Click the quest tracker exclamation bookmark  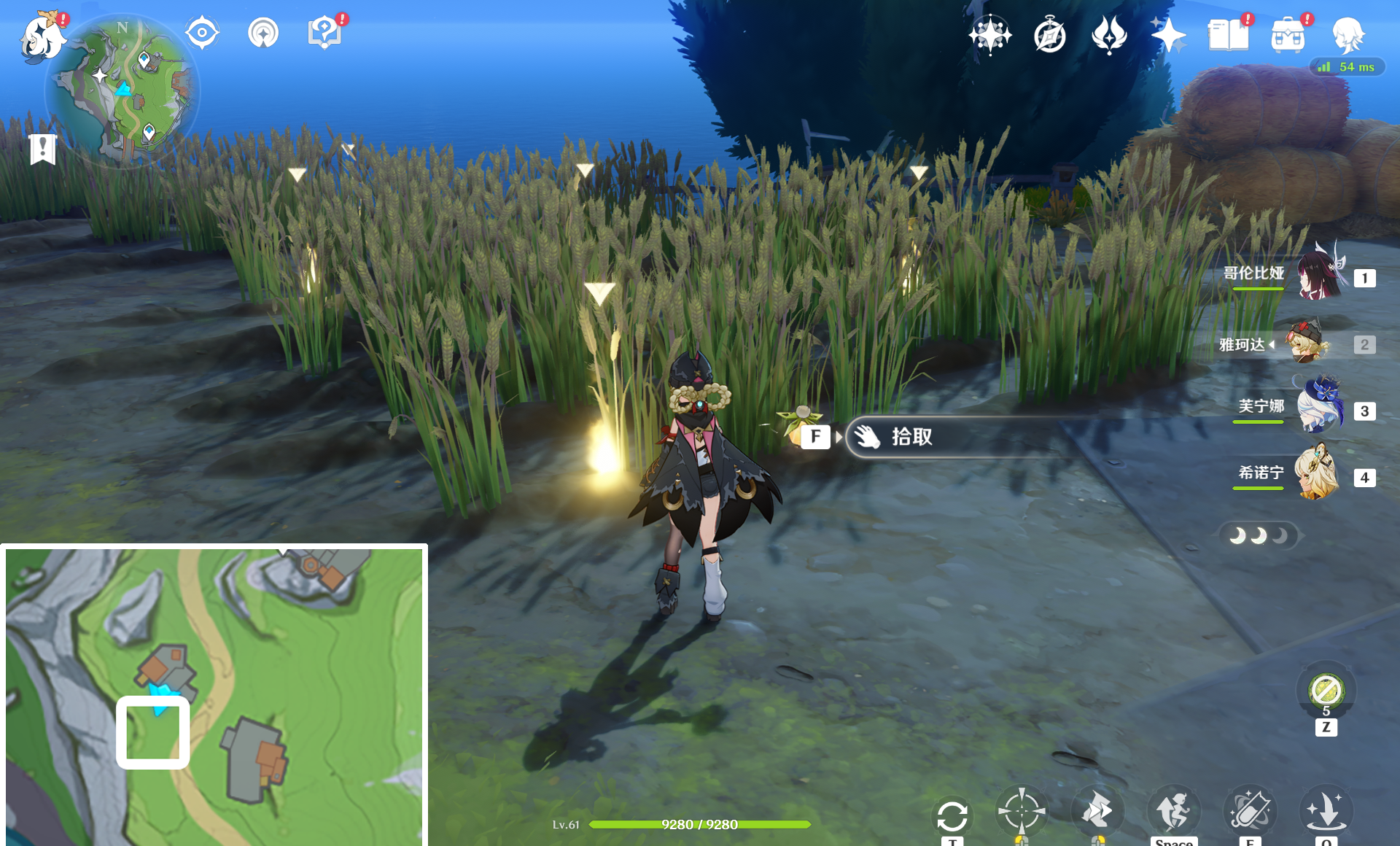43,149
